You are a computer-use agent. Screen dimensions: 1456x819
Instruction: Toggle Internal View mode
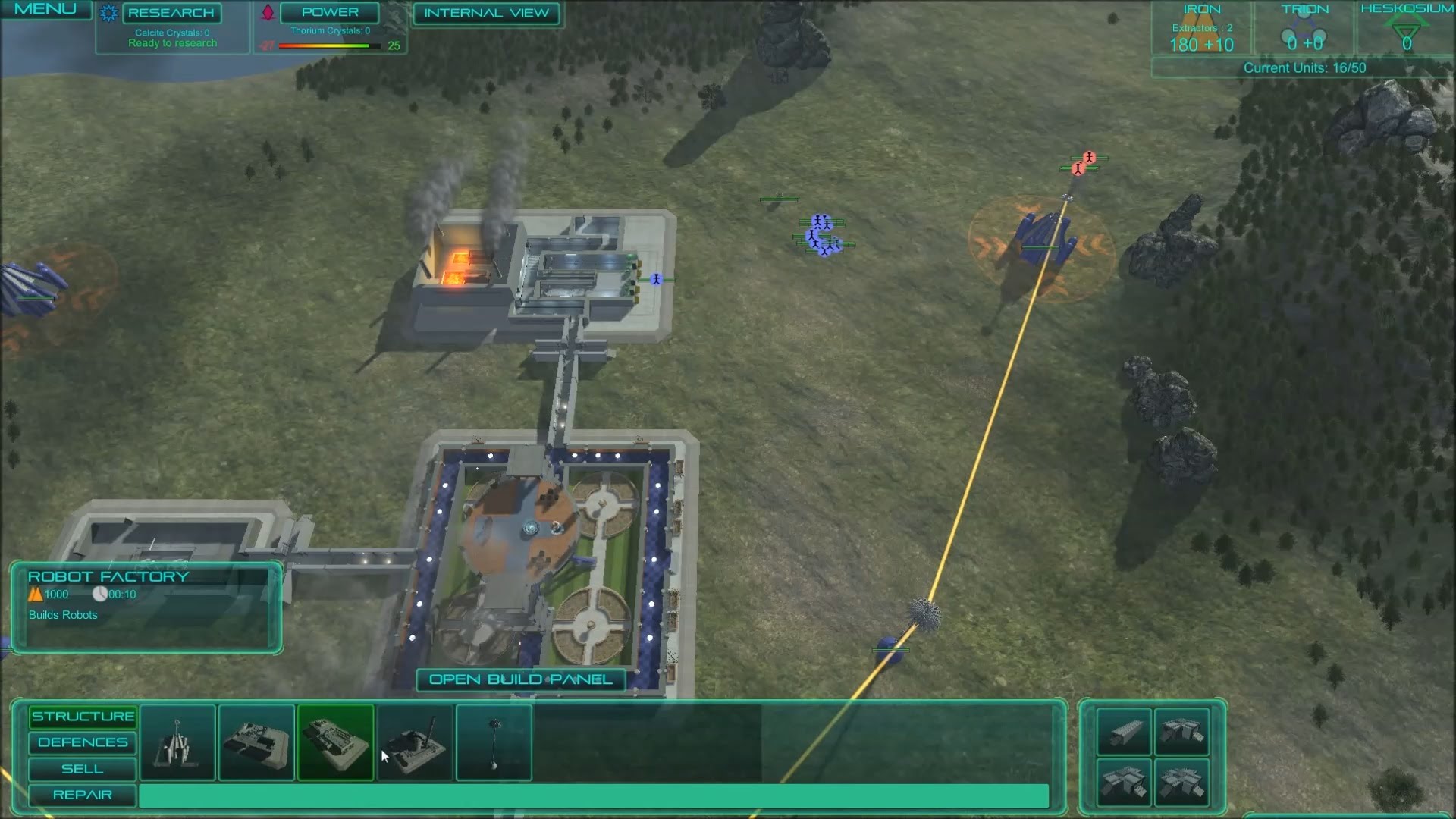click(x=486, y=13)
